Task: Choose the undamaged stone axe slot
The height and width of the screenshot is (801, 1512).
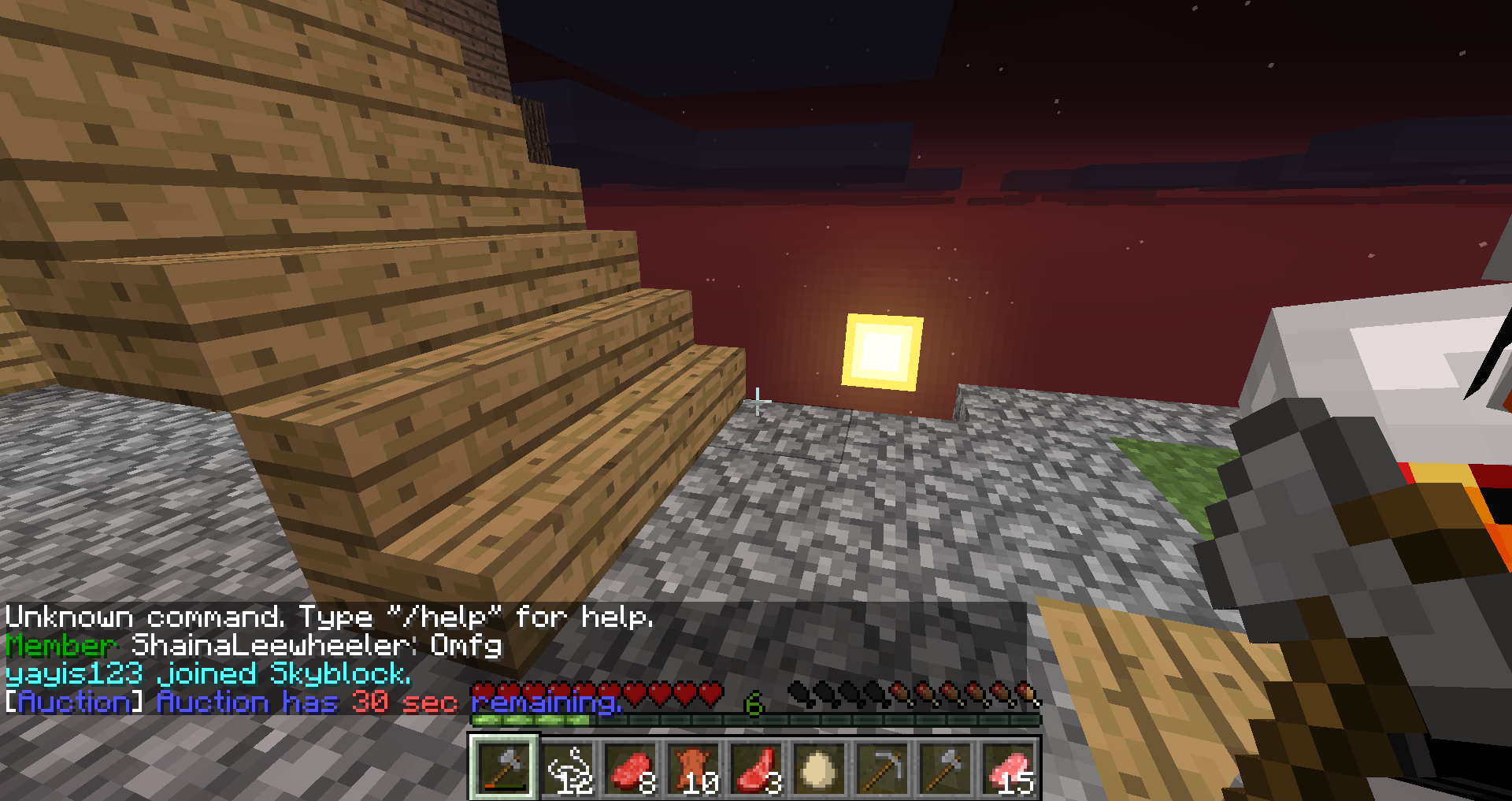Action: 945,767
